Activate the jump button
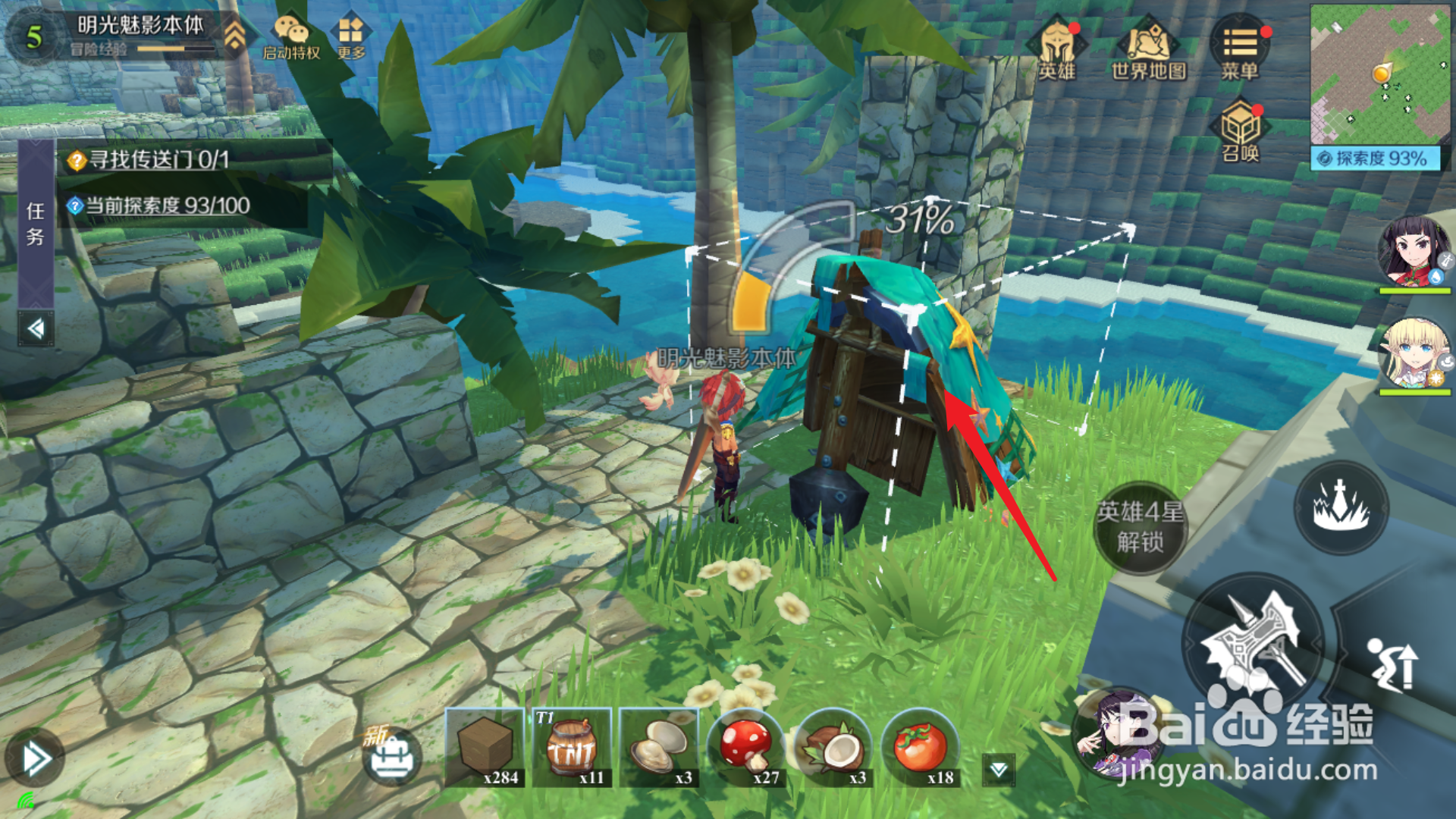 [1392, 666]
